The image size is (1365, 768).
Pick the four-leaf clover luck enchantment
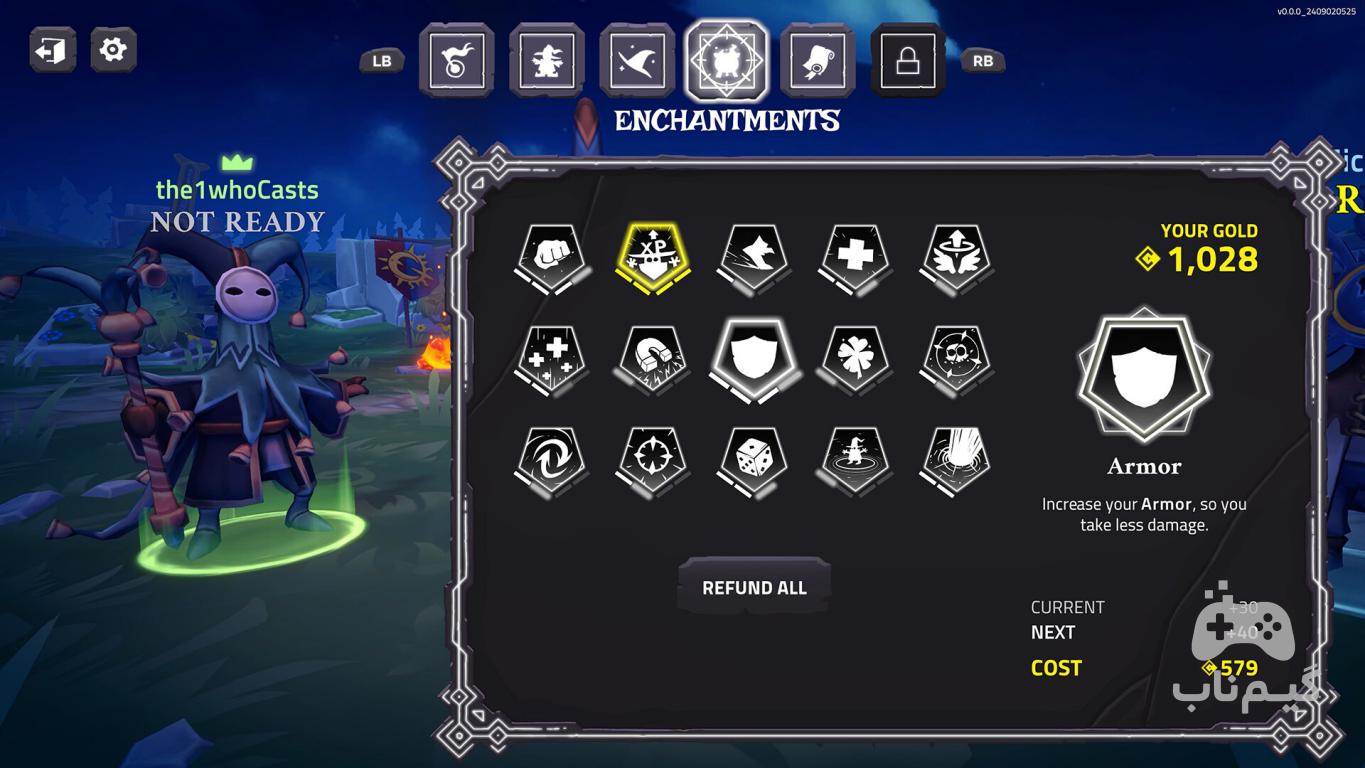click(855, 357)
